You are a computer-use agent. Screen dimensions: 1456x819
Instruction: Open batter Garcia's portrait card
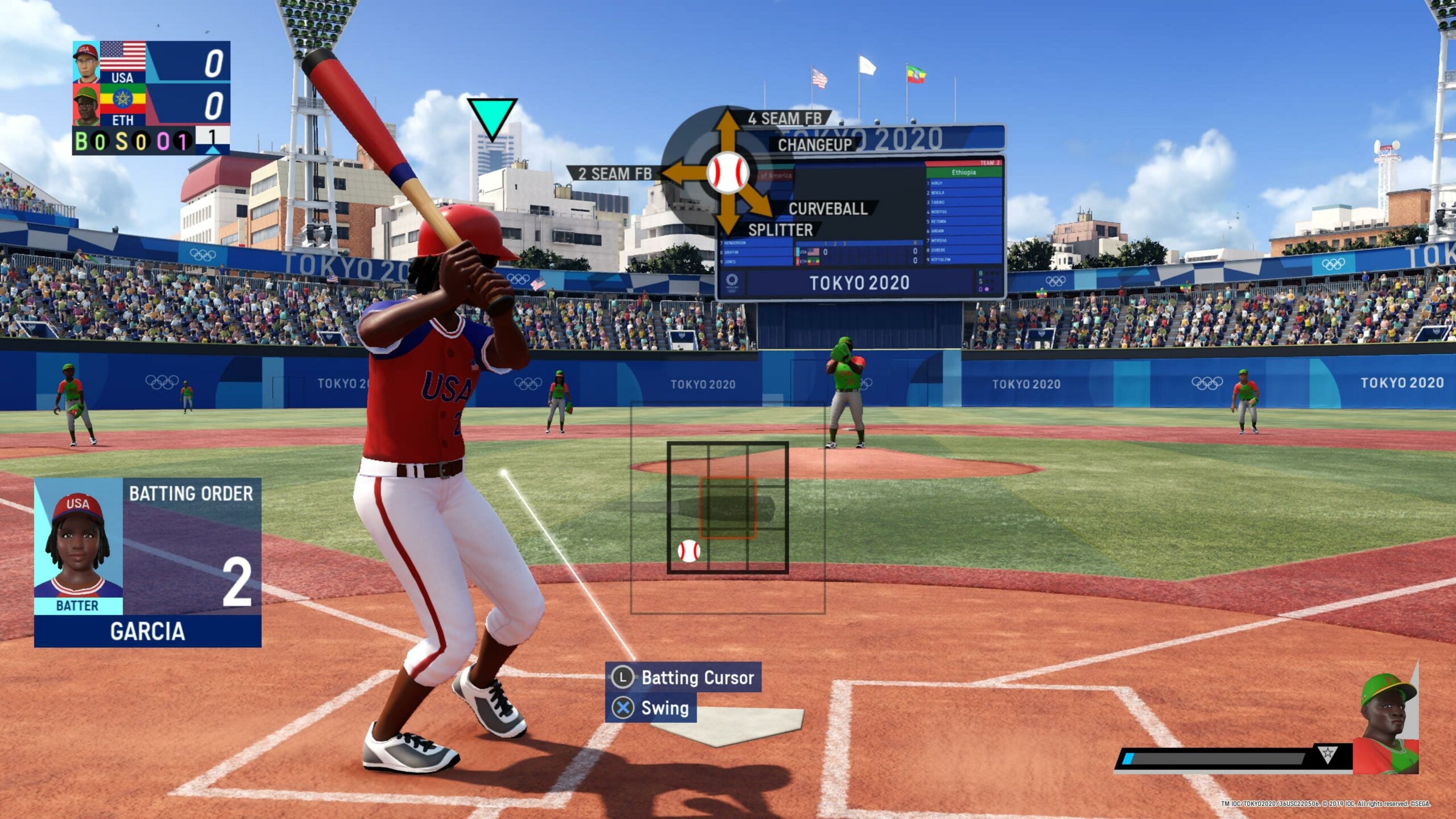[78, 546]
